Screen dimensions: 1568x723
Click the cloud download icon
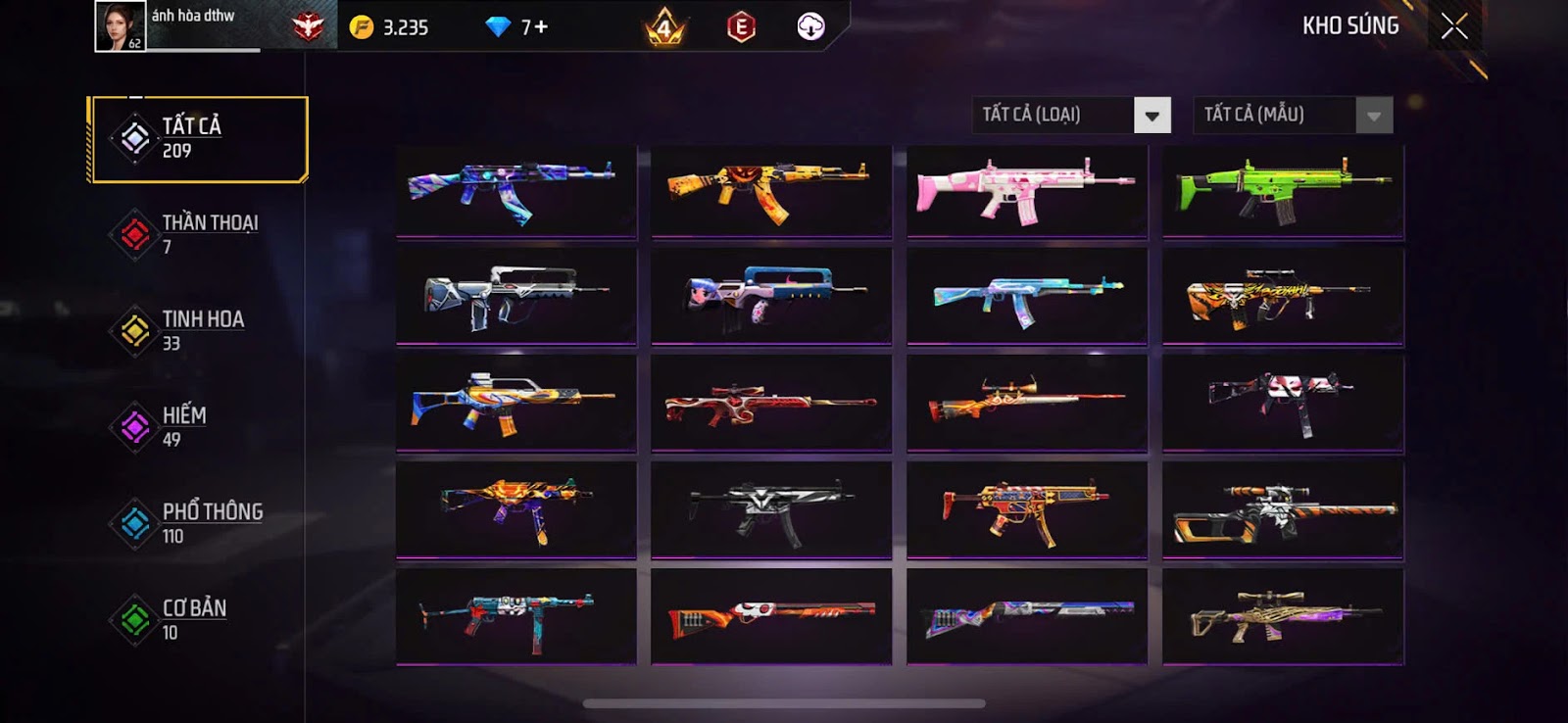point(810,27)
